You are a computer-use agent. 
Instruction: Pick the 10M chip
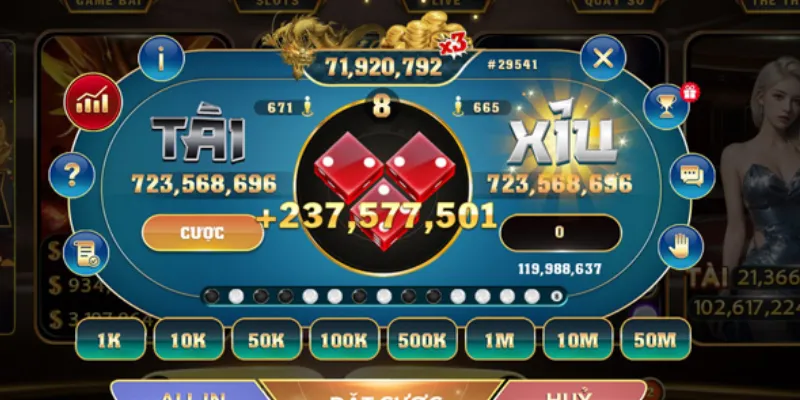click(x=576, y=339)
